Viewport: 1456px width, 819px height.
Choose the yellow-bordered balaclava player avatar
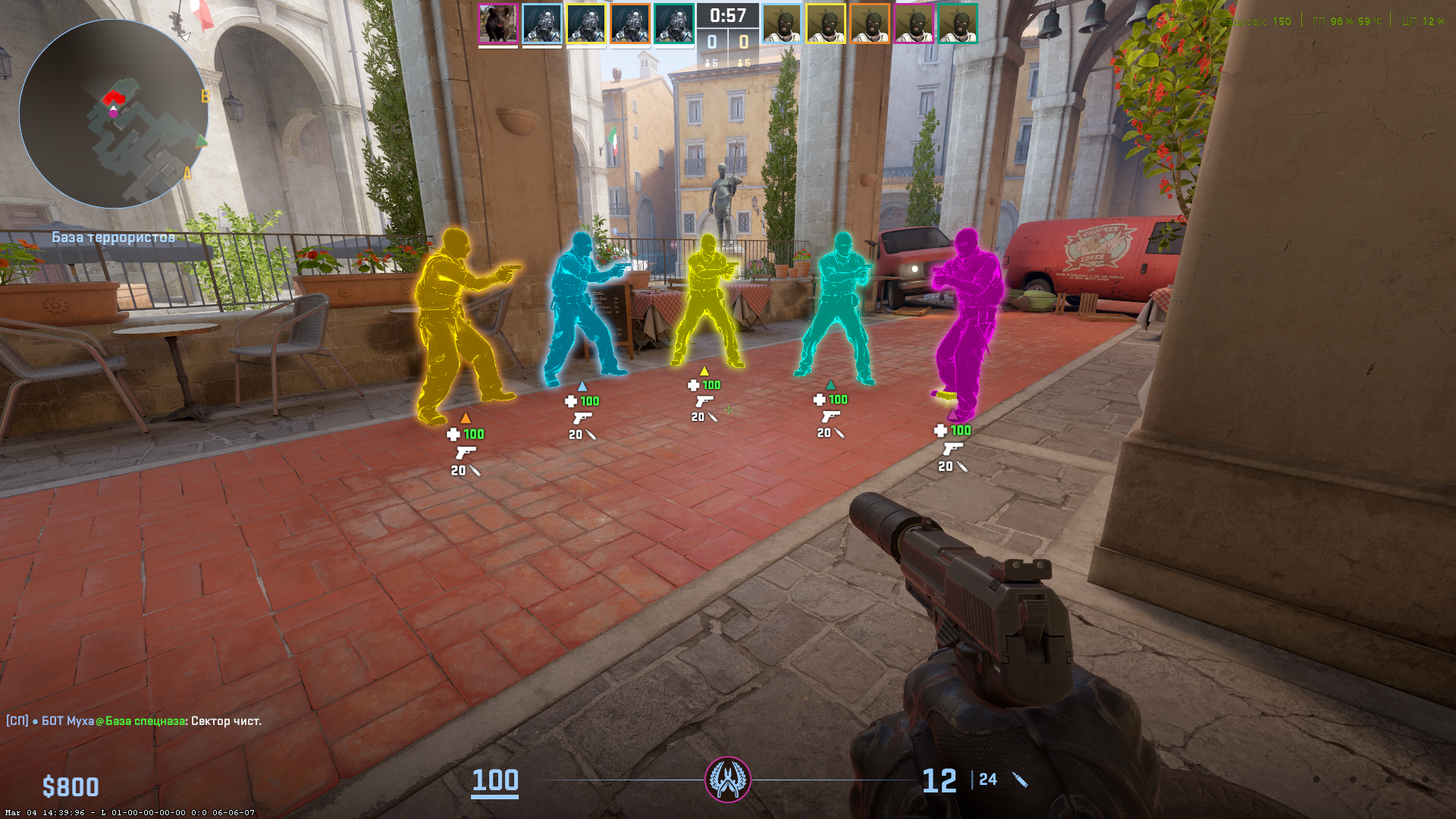point(826,24)
